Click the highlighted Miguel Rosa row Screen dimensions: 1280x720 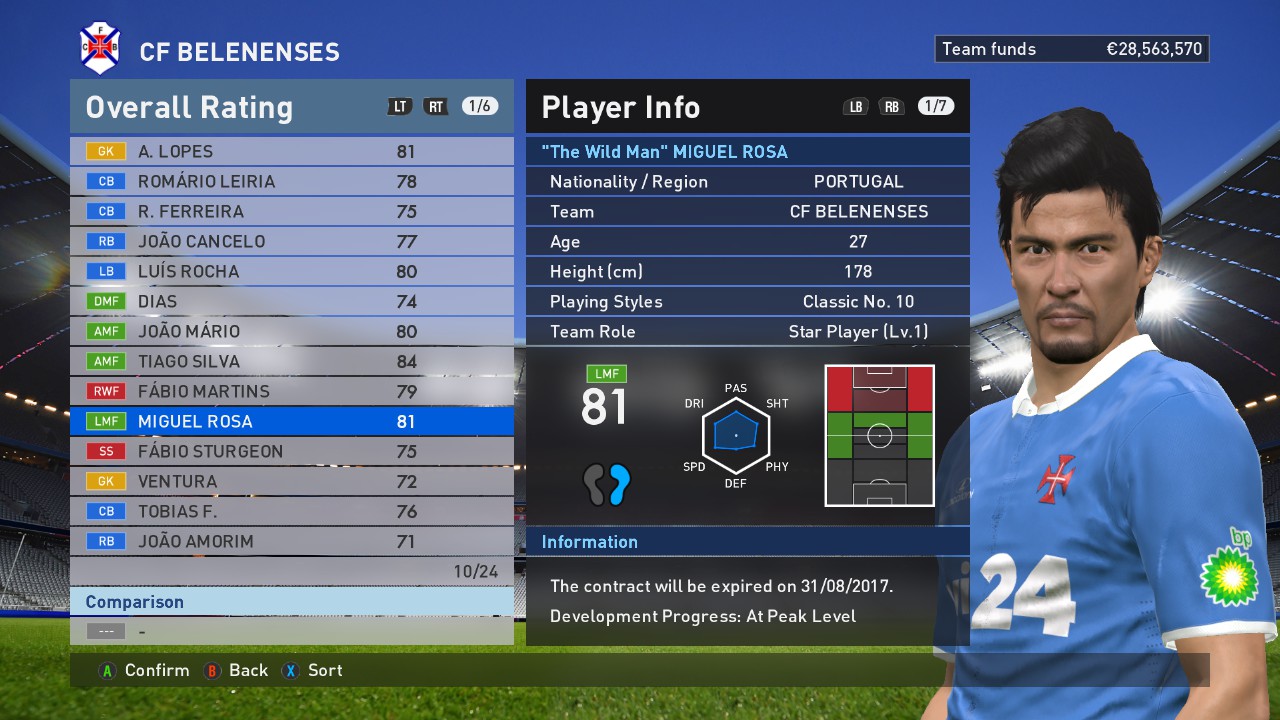(x=290, y=422)
